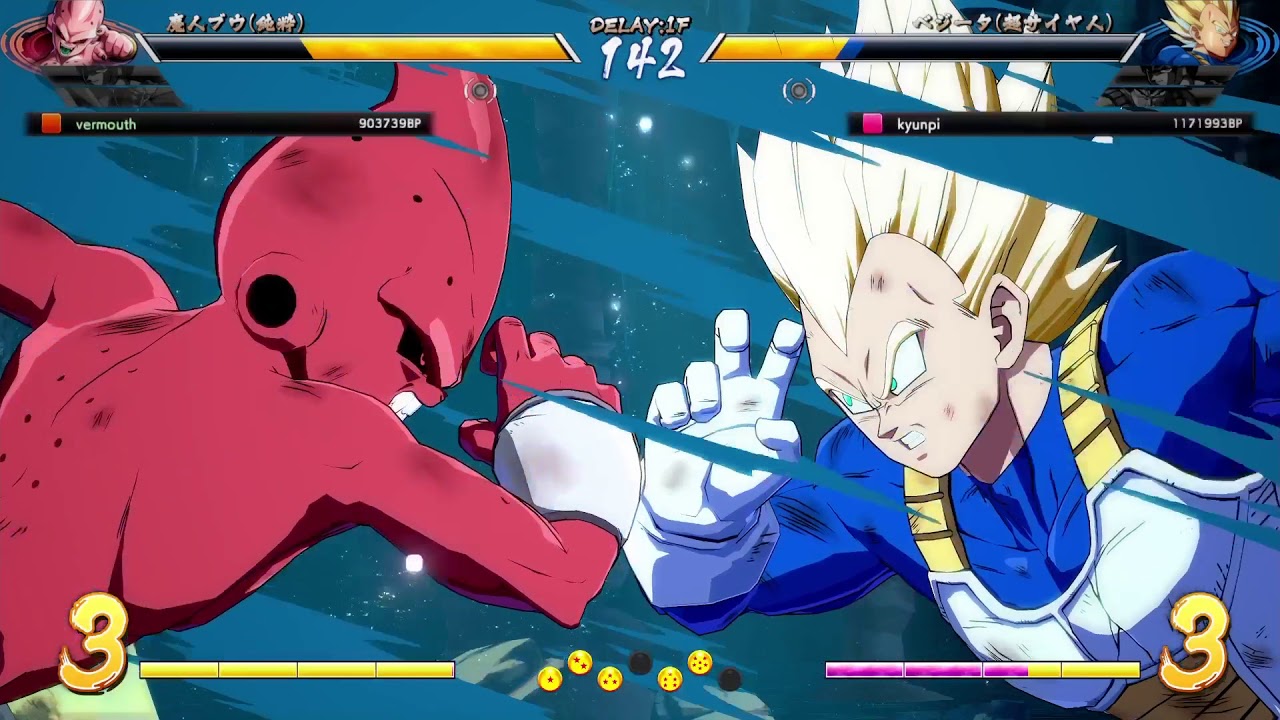
Task: Click the darkened seven-star Dragon Ball slot
Action: click(730, 680)
